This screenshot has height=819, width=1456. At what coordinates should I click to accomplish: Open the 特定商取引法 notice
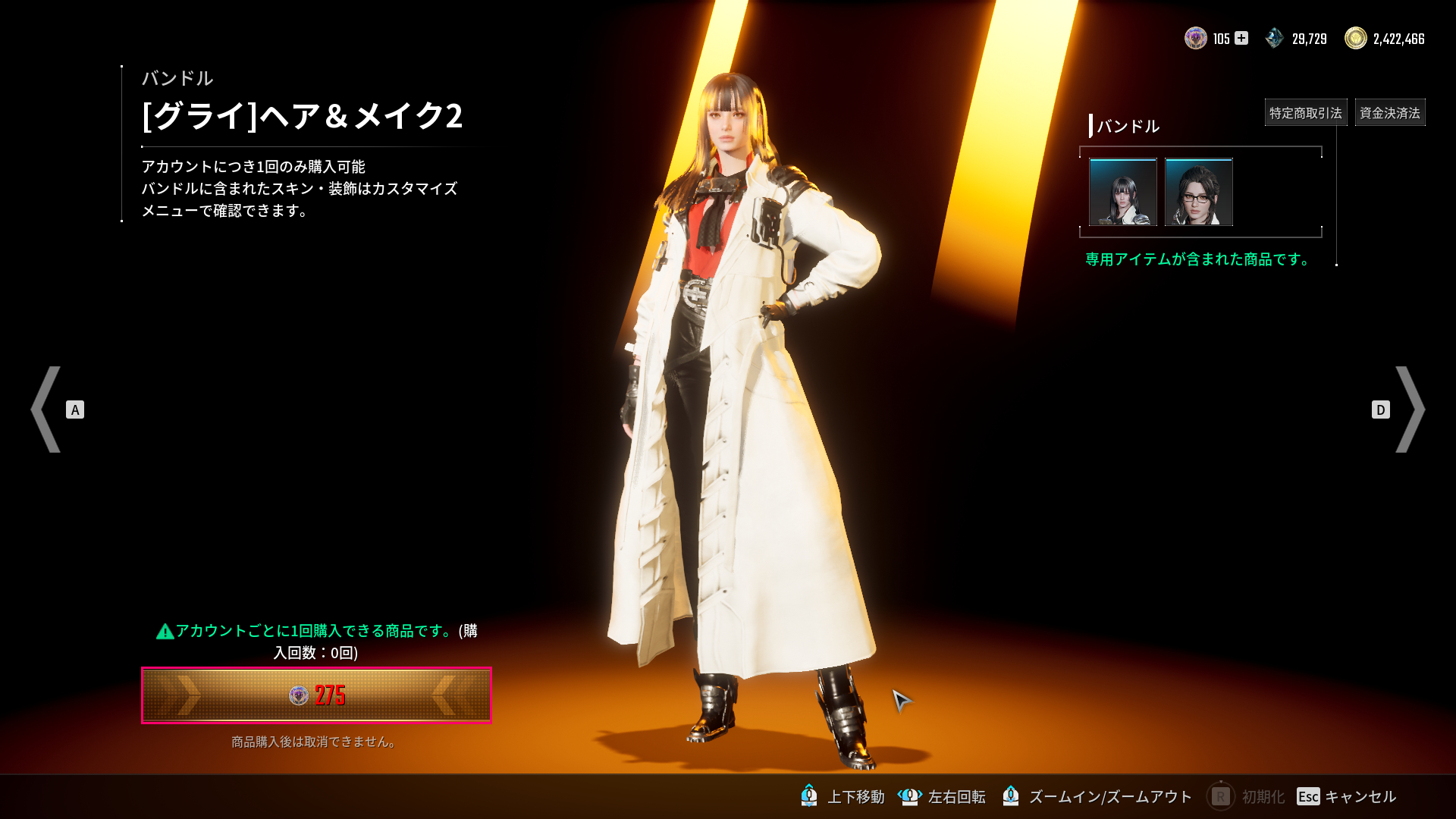coord(1305,113)
